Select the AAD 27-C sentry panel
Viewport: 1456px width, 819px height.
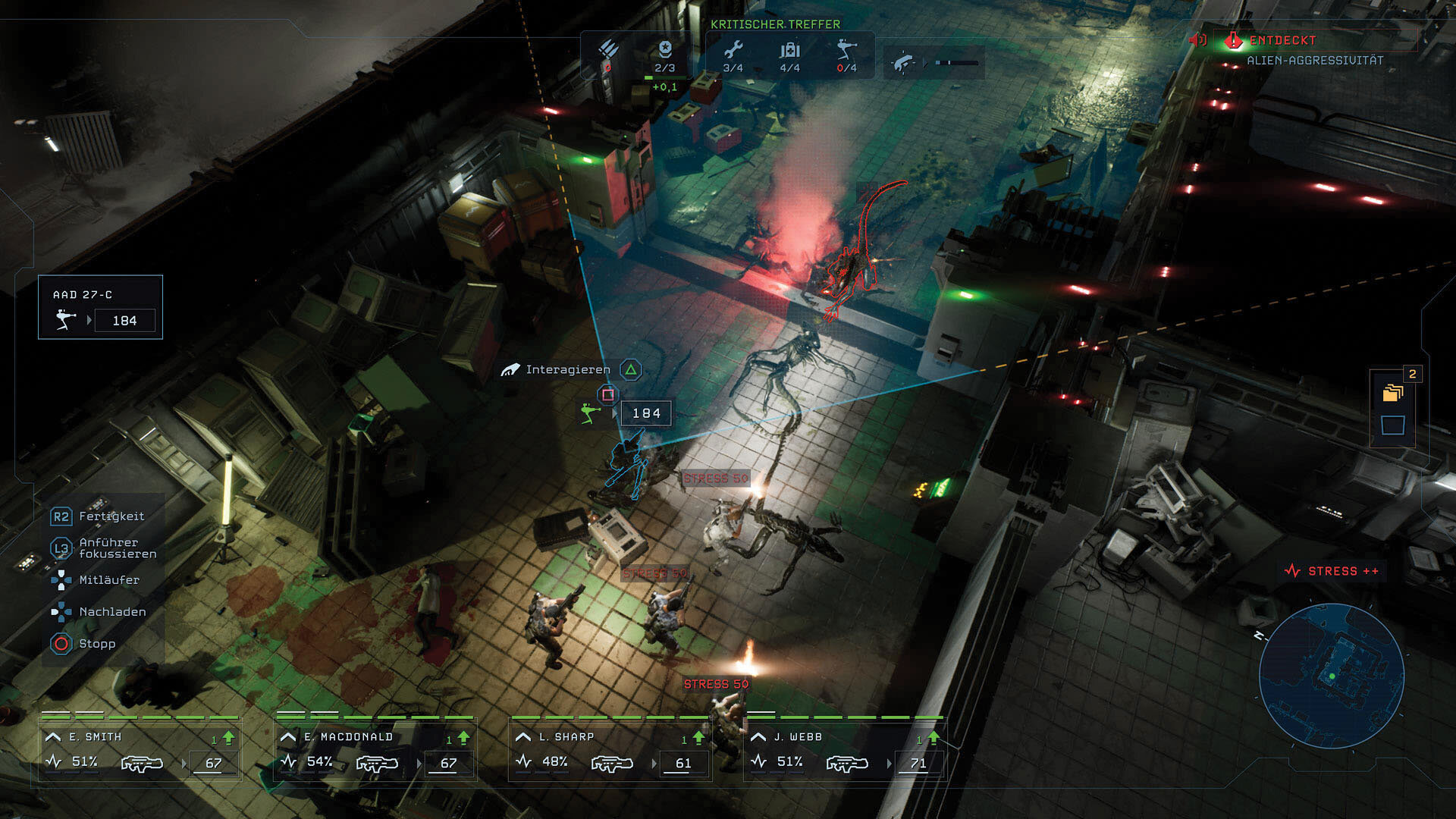coord(100,307)
